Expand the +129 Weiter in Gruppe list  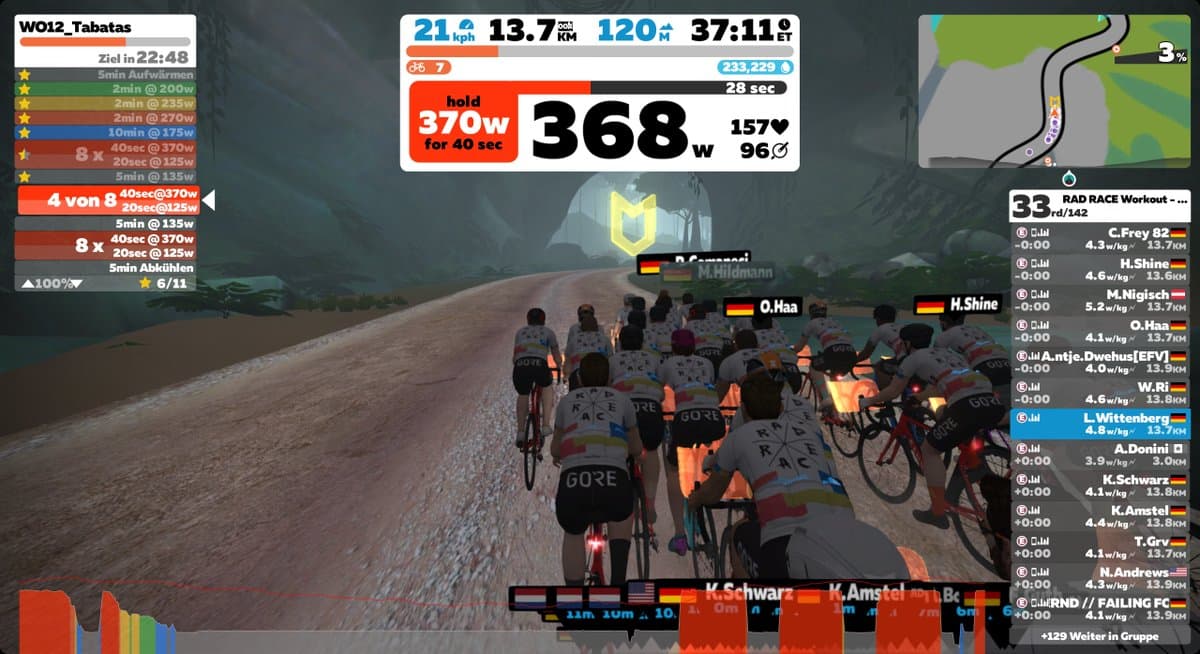click(x=1099, y=636)
